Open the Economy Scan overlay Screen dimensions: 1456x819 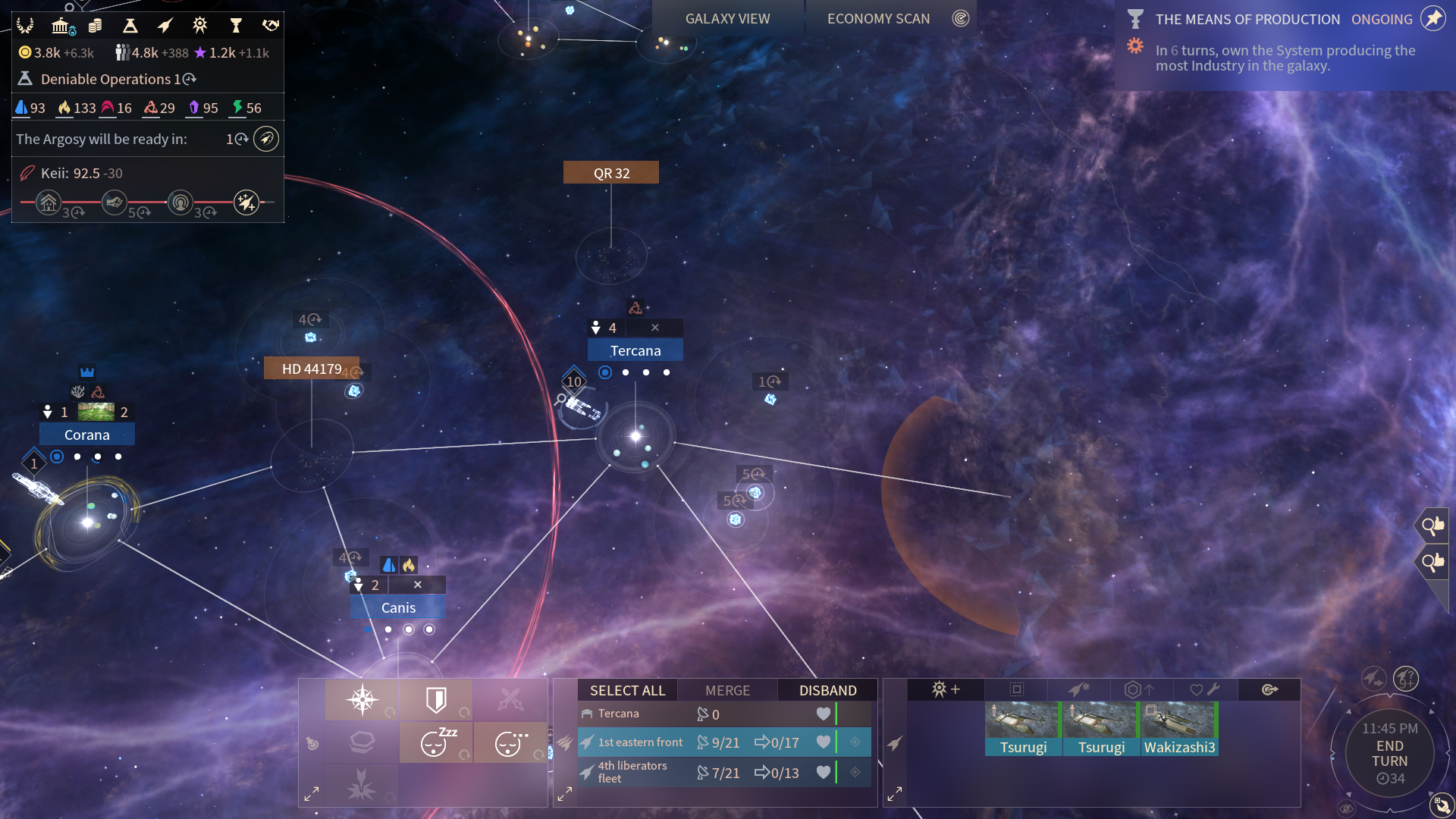click(878, 19)
